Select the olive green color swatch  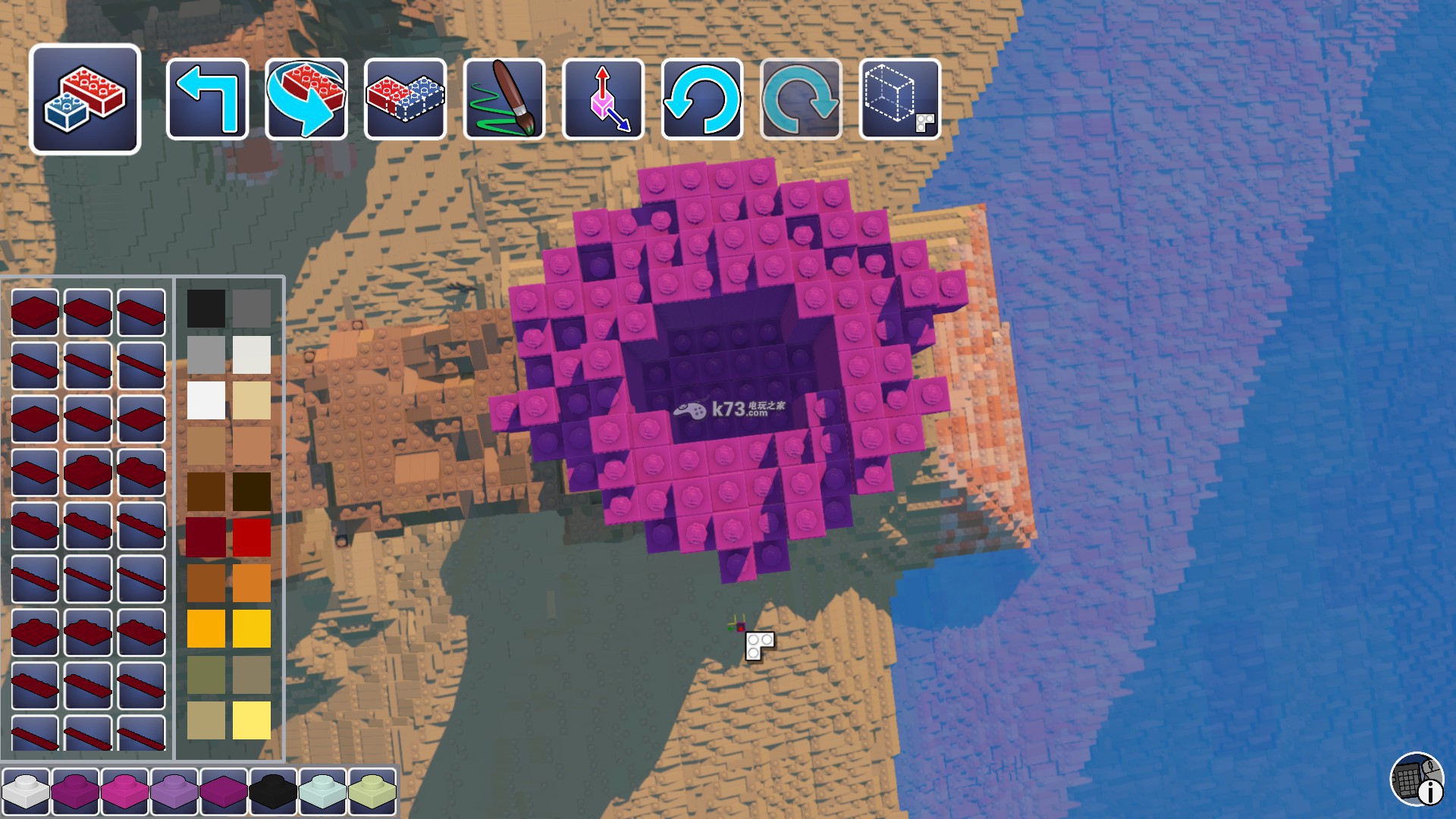click(206, 675)
